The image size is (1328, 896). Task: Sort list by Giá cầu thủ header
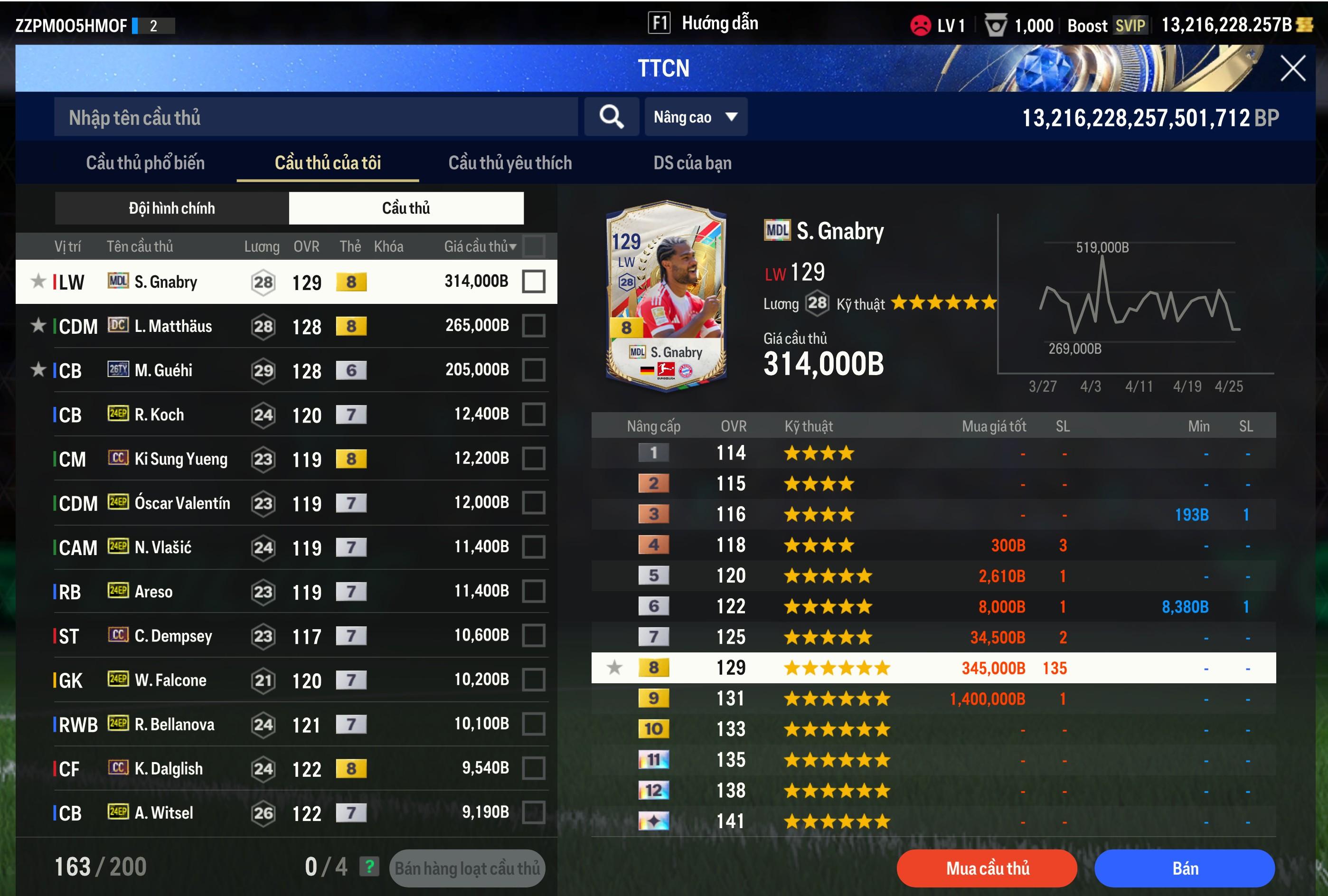coord(480,246)
